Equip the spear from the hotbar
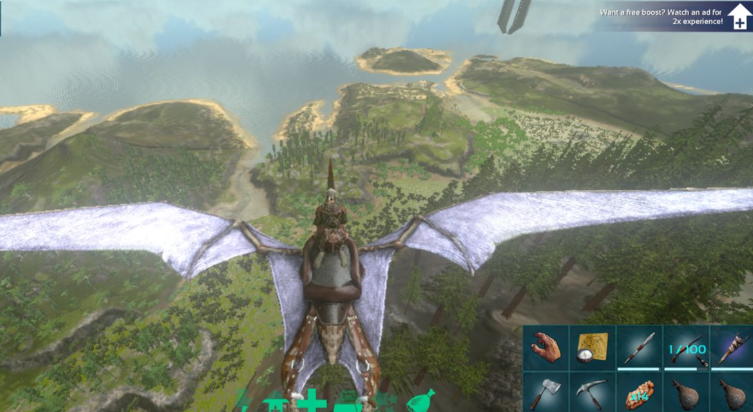 tap(639, 347)
